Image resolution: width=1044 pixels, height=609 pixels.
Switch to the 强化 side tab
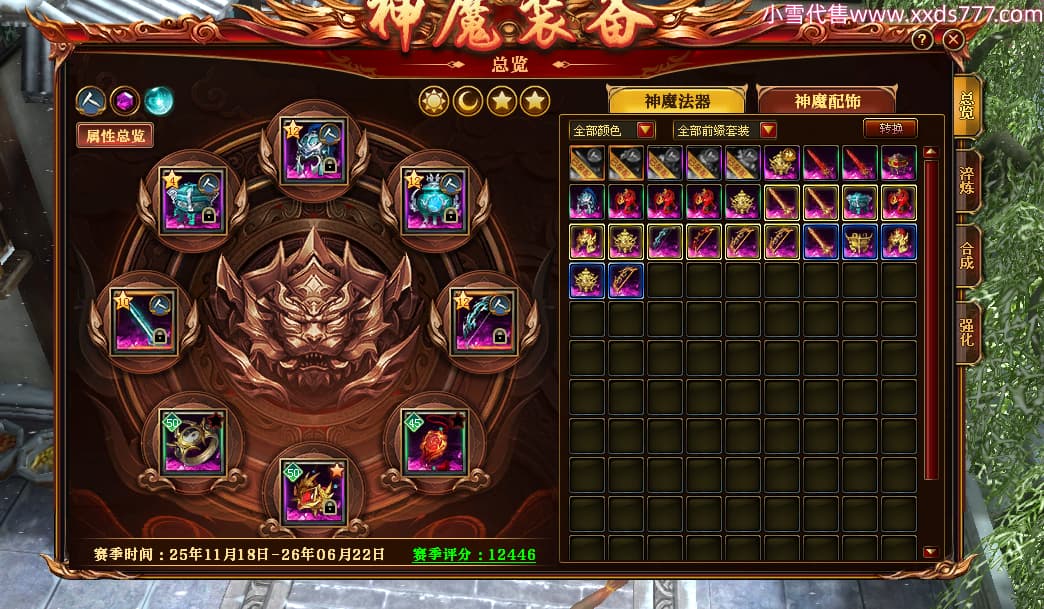click(967, 332)
